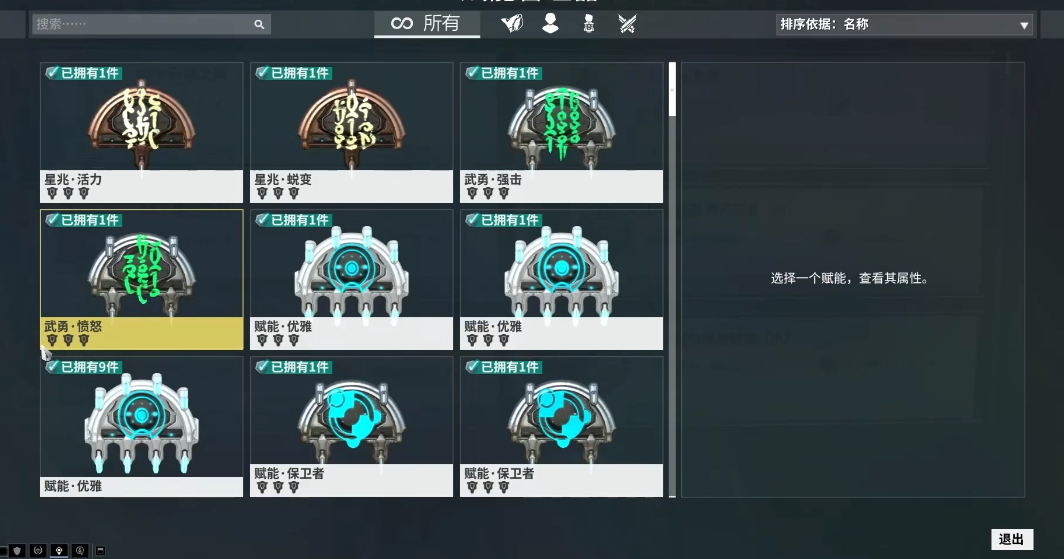
Task: Click the search box
Action: pyautogui.click(x=150, y=24)
